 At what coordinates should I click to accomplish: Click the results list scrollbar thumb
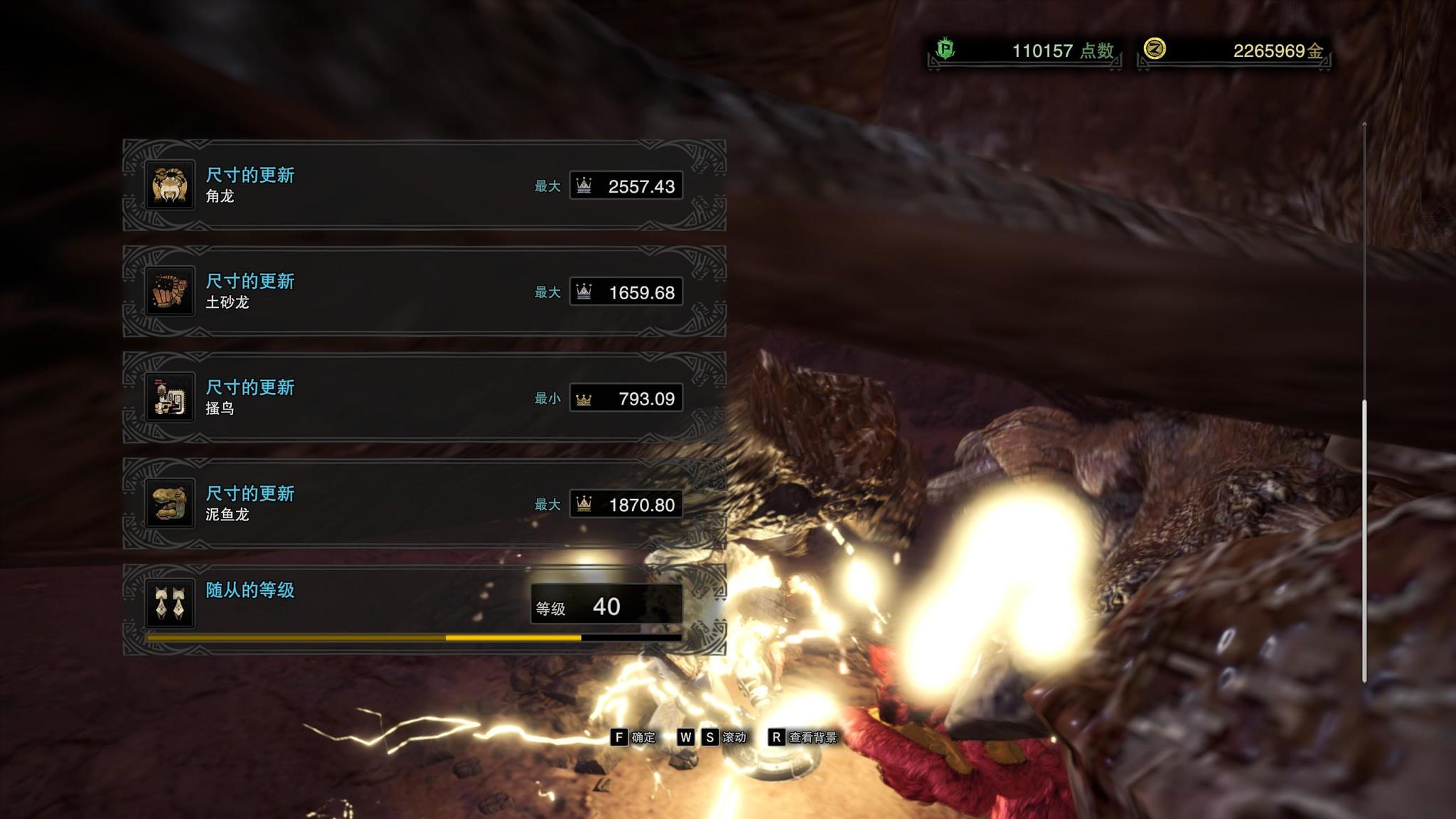pos(1364,540)
